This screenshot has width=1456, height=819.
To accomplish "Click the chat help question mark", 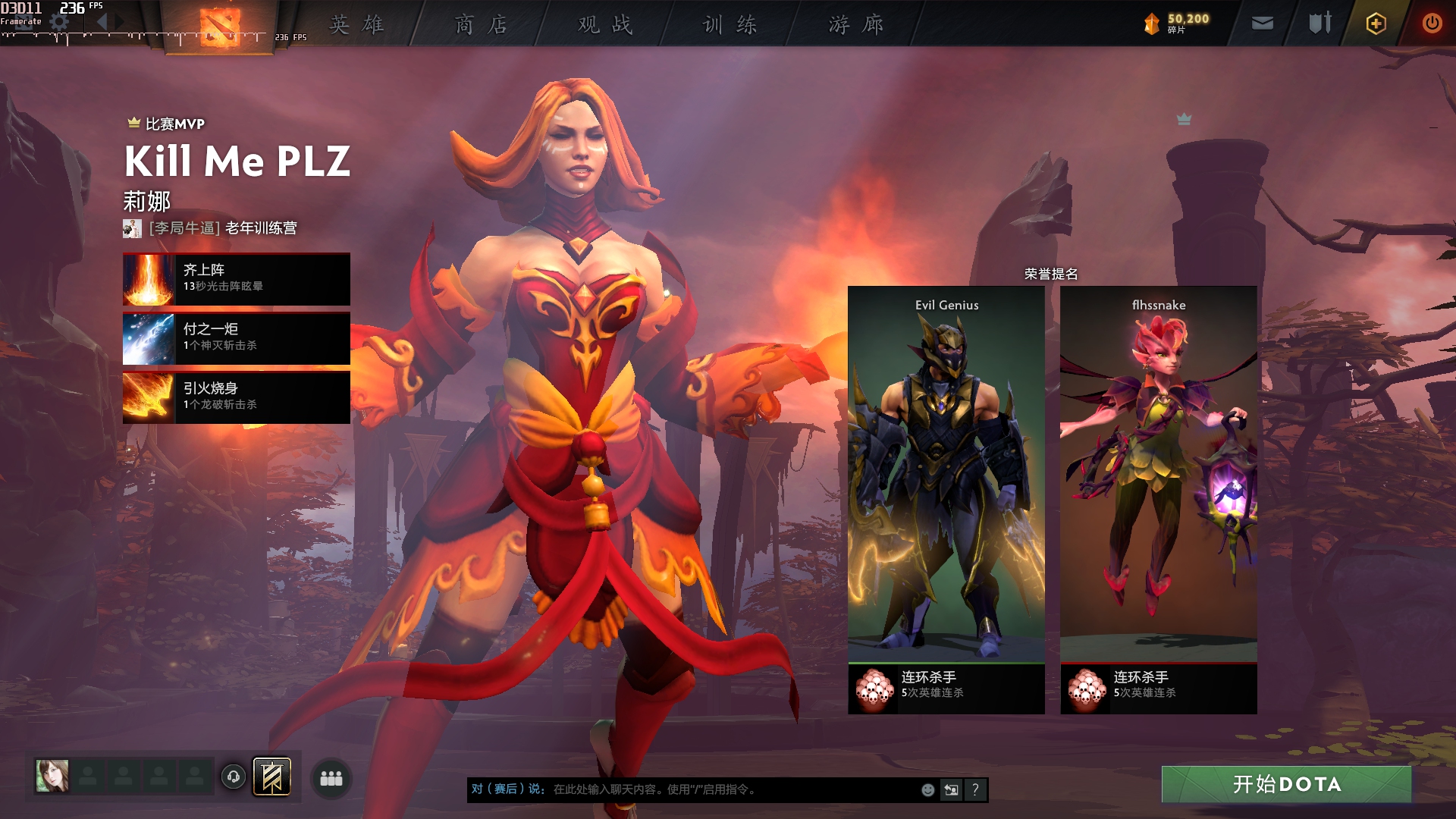I will pyautogui.click(x=975, y=789).
